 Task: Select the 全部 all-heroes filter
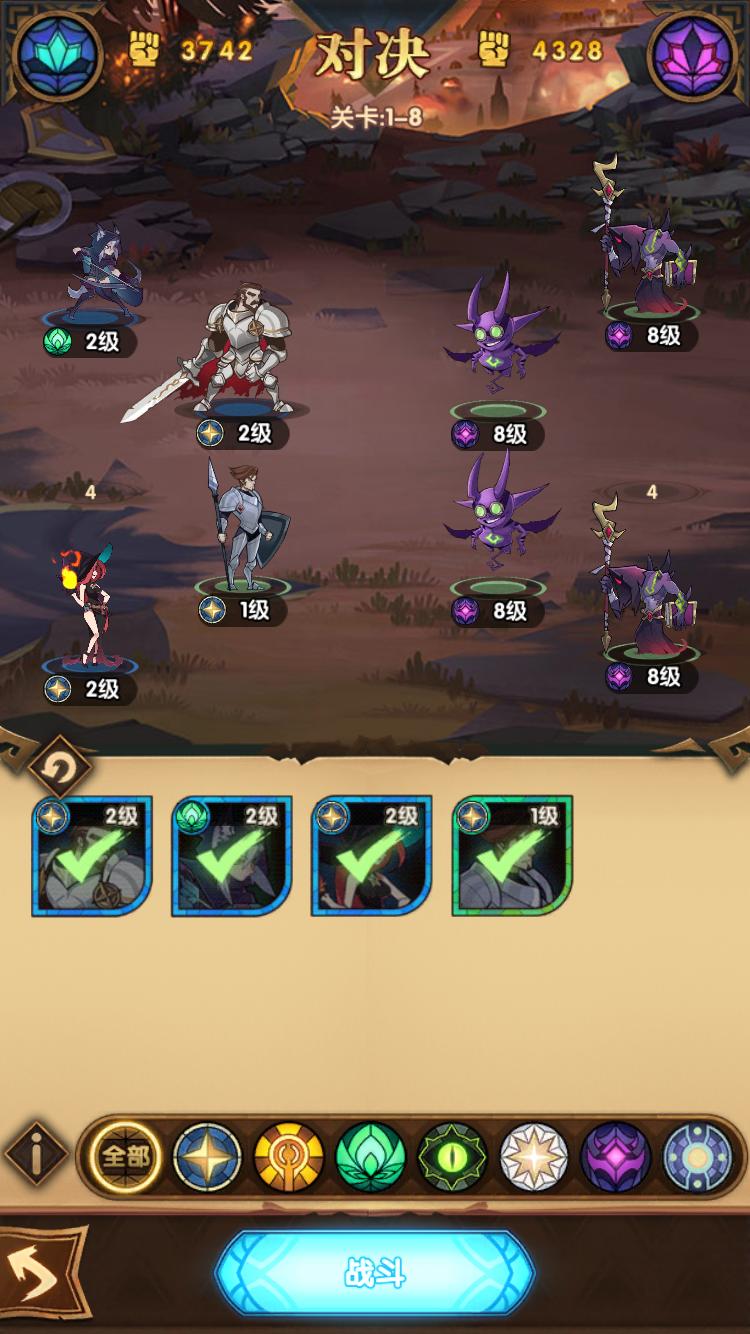click(124, 1158)
